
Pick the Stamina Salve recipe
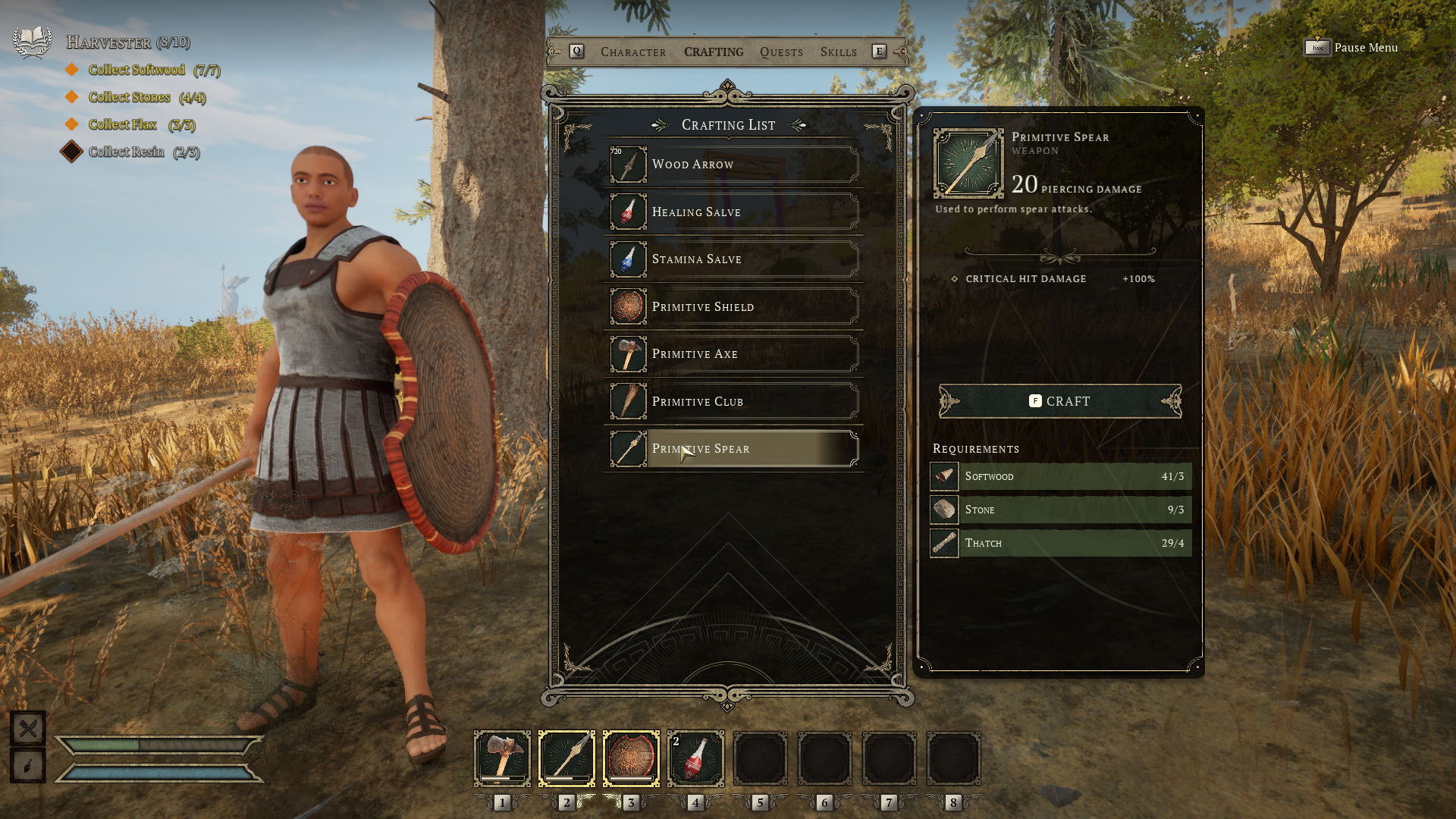(x=733, y=259)
